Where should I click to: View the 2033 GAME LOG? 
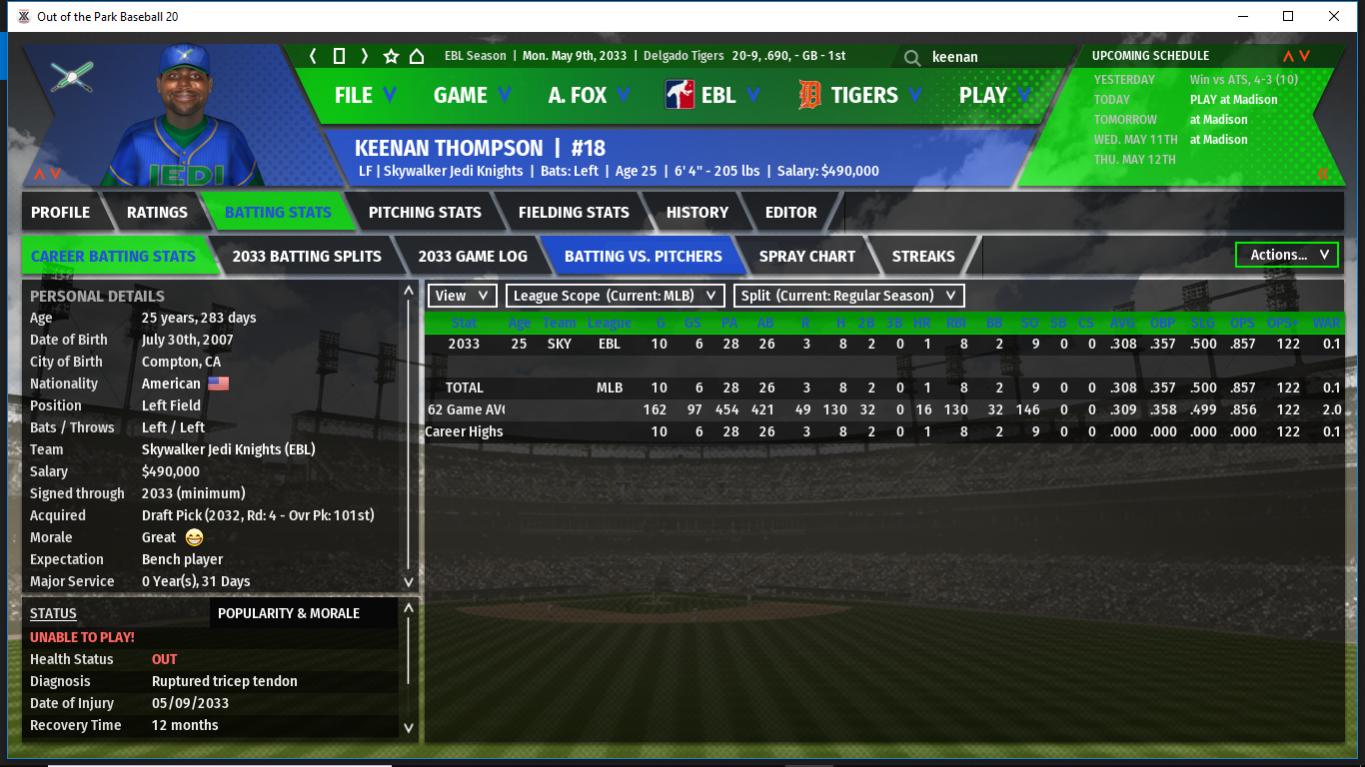472,256
